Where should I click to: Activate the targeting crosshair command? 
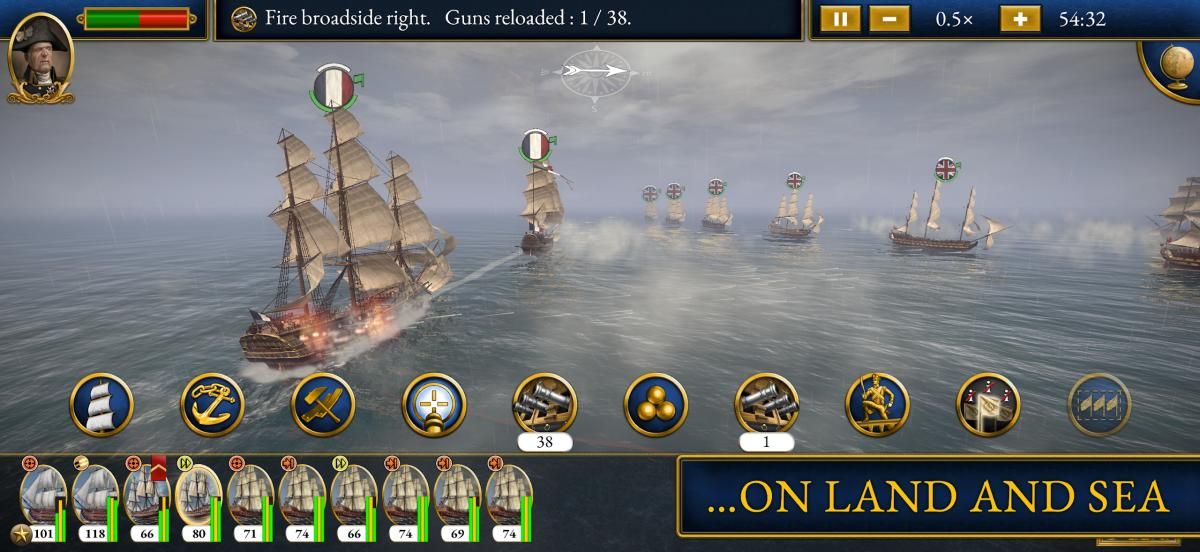coord(435,405)
